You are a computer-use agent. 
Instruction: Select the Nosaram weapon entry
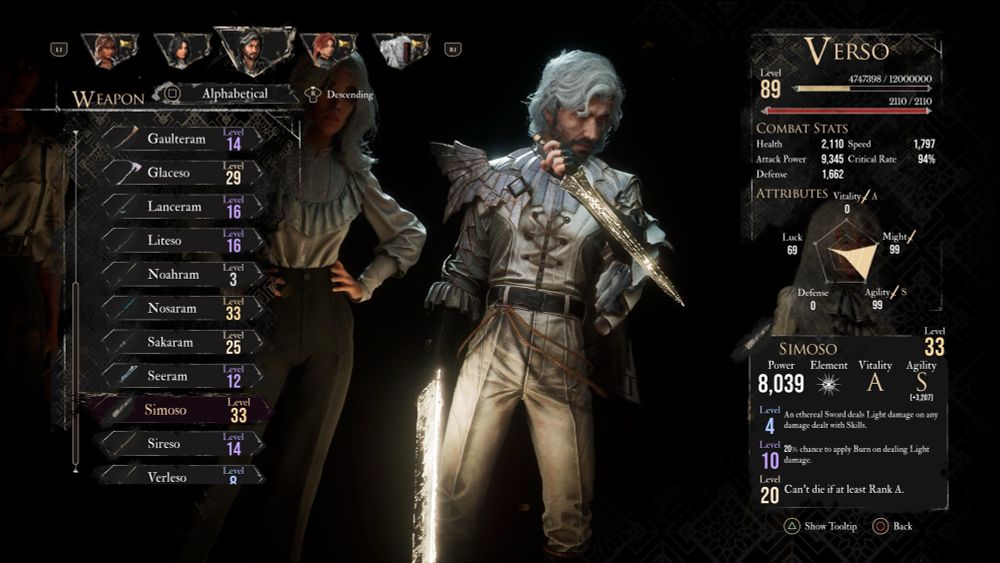click(178, 308)
